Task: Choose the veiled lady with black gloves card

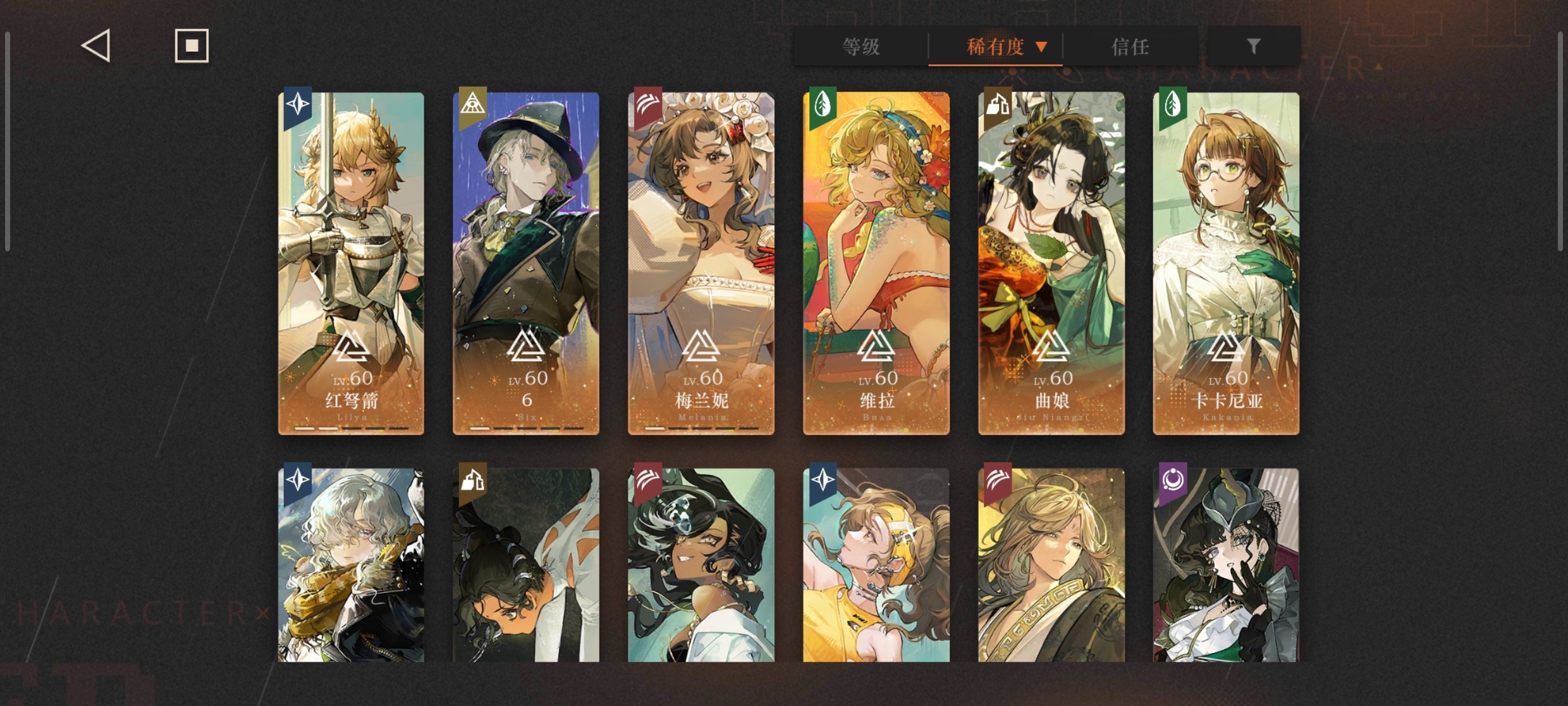Action: tap(1226, 565)
